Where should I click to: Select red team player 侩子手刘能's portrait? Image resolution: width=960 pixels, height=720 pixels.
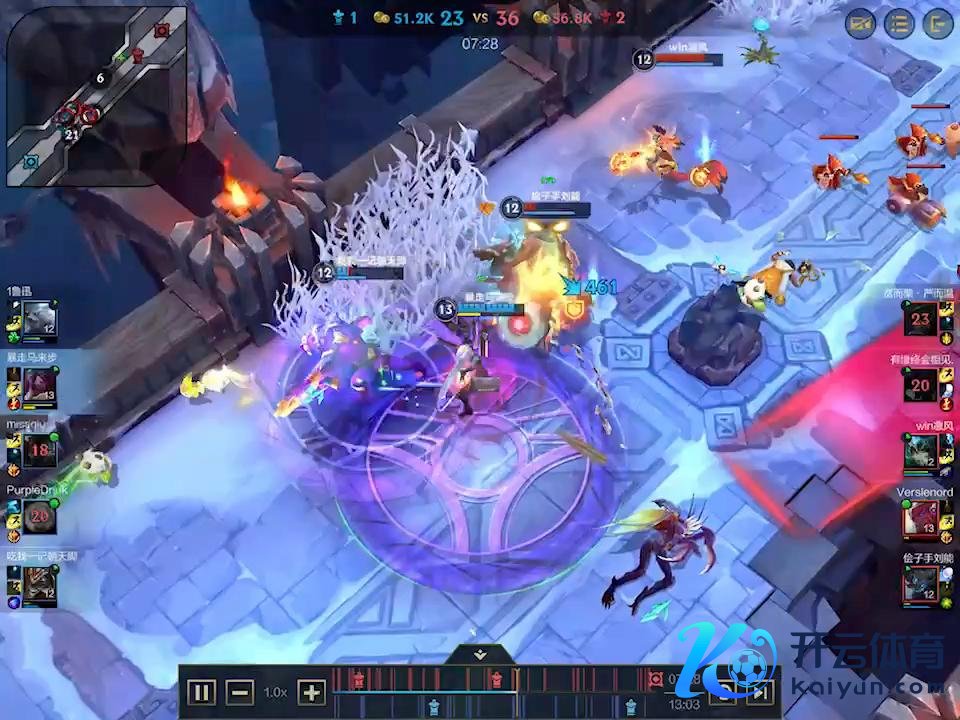(920, 584)
